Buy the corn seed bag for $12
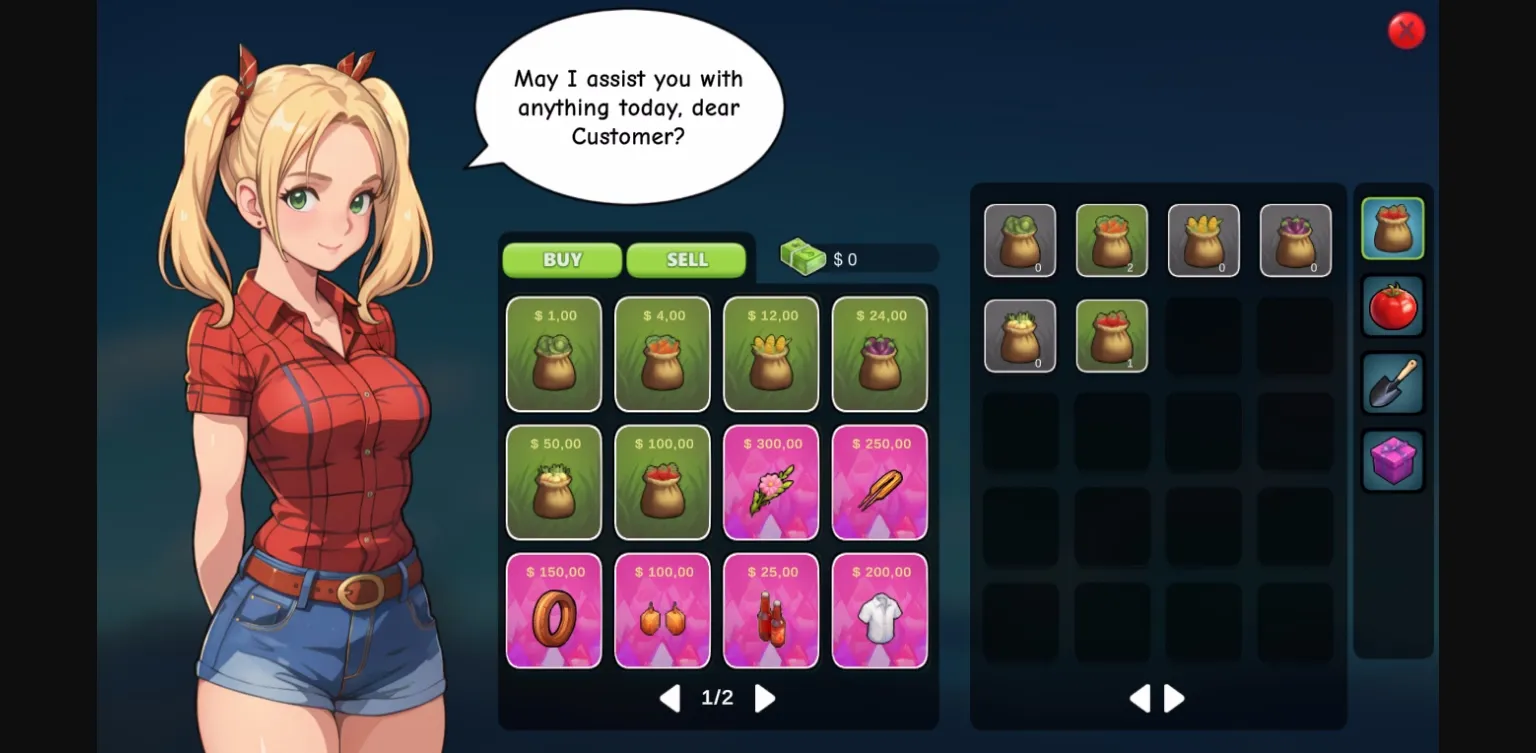 click(x=771, y=354)
